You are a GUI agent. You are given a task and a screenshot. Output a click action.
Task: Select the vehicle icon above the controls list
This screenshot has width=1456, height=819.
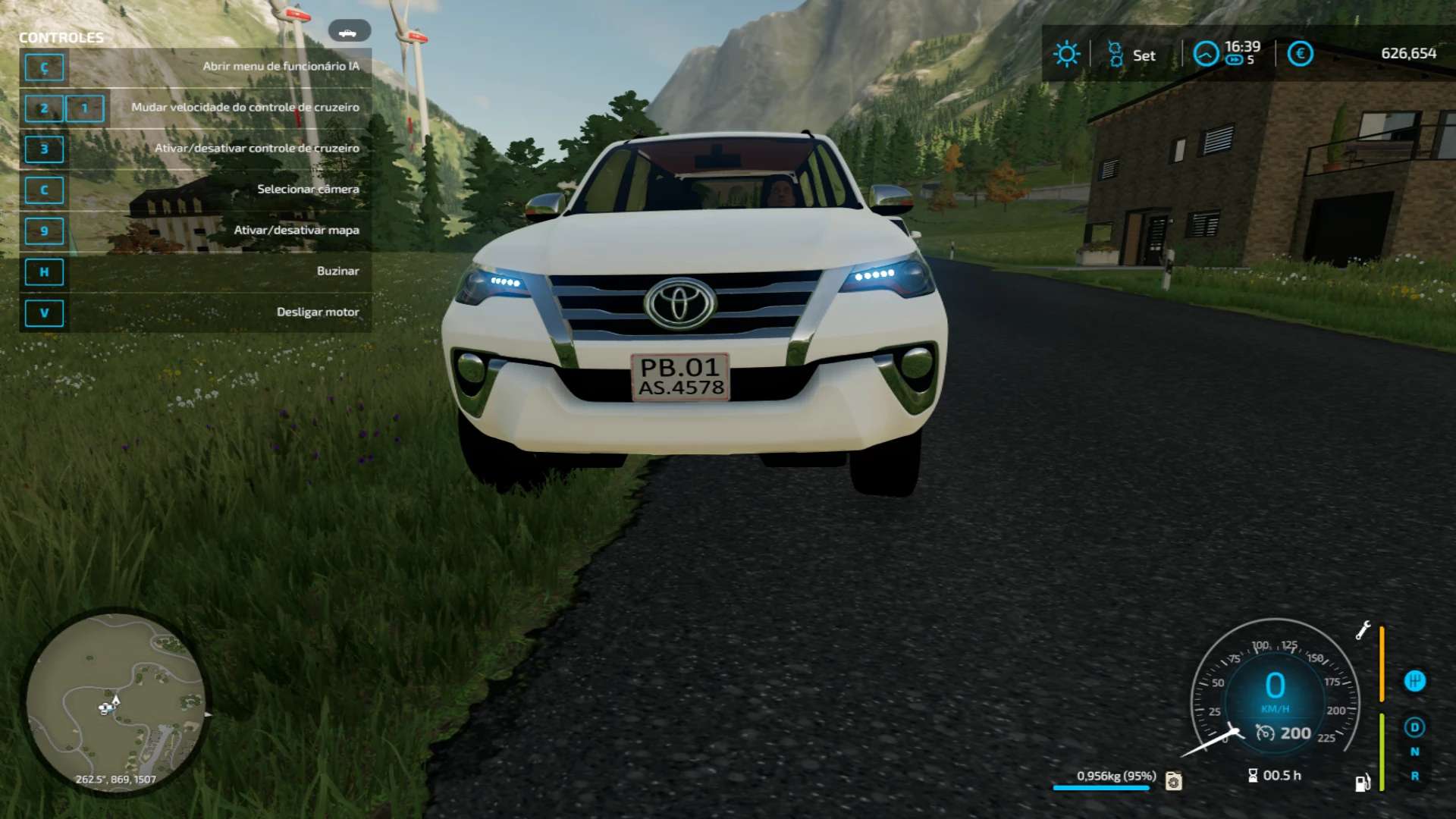point(349,31)
